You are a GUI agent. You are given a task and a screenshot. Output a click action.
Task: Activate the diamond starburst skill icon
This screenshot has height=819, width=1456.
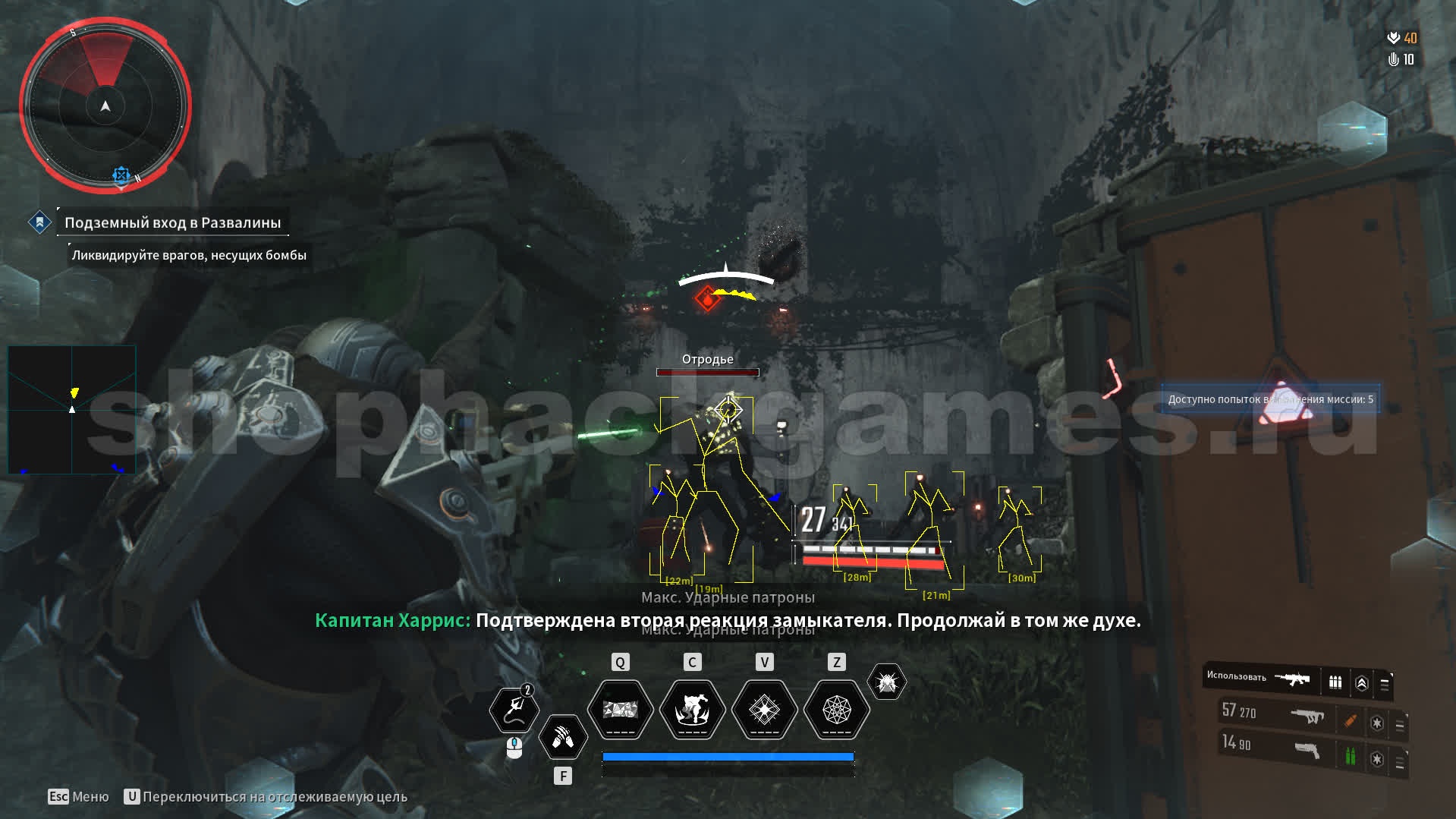tap(764, 710)
